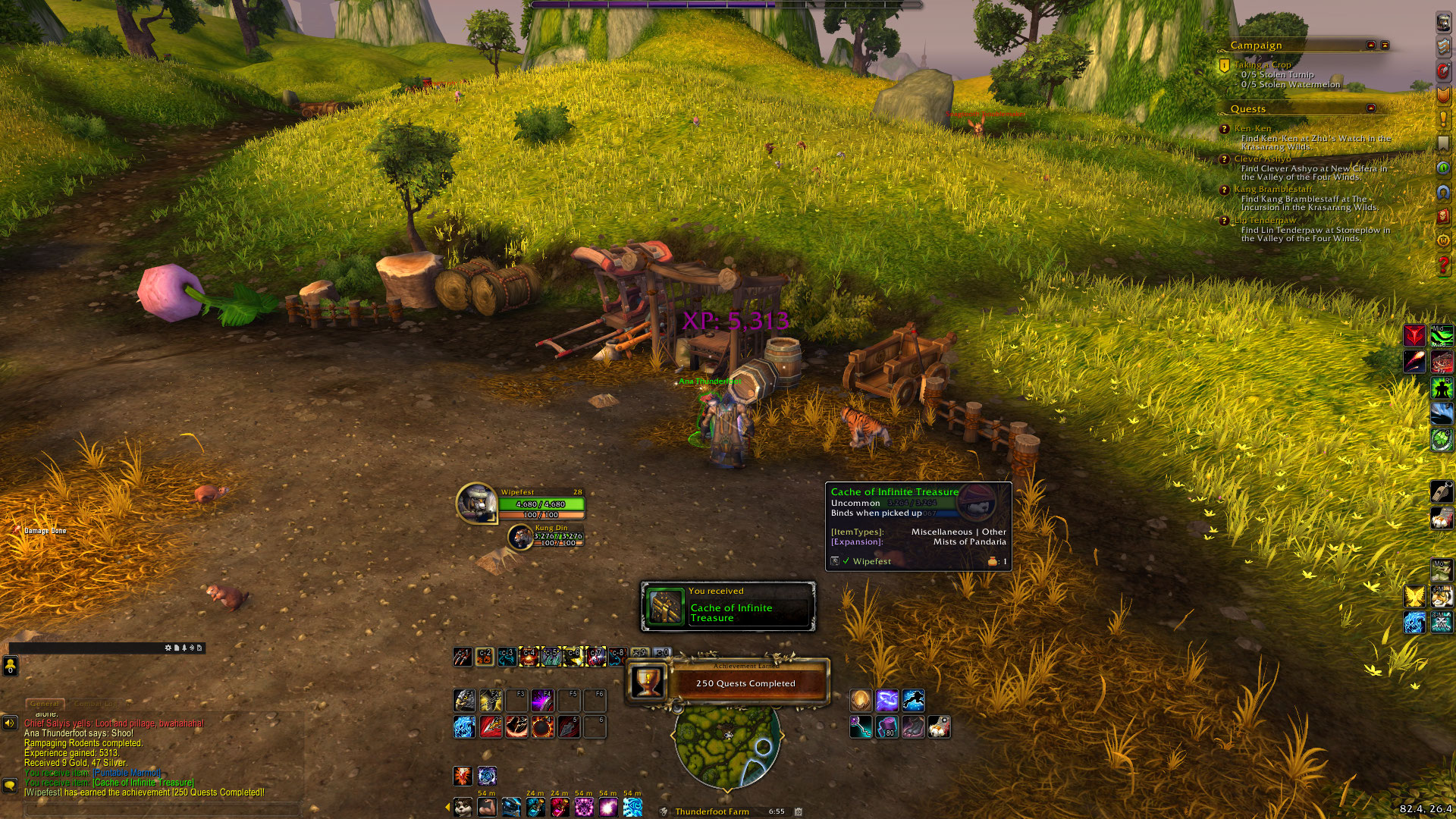
Task: Open the yellow speech bubble chat menu
Action: [10, 786]
